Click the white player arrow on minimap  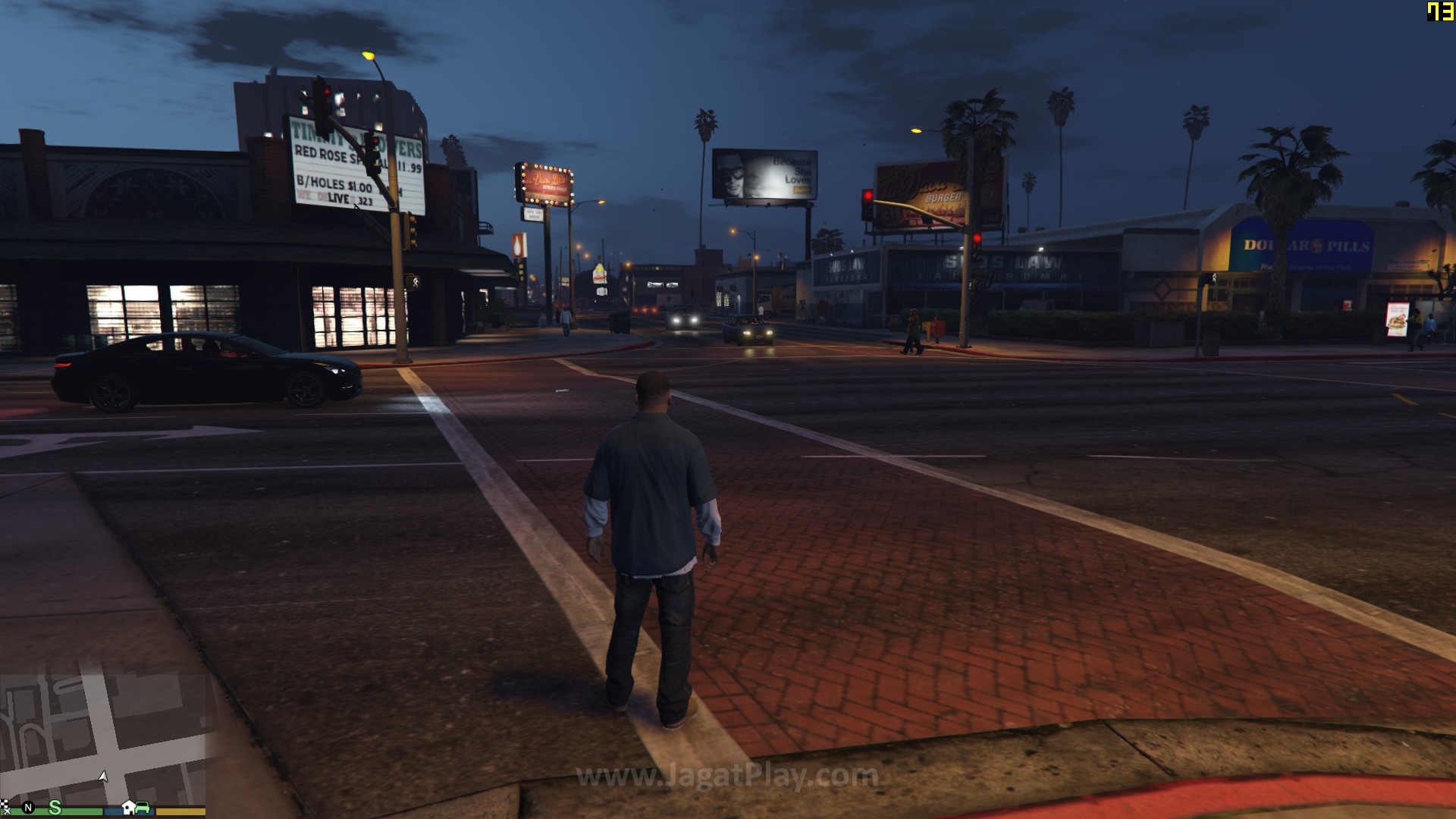(103, 777)
